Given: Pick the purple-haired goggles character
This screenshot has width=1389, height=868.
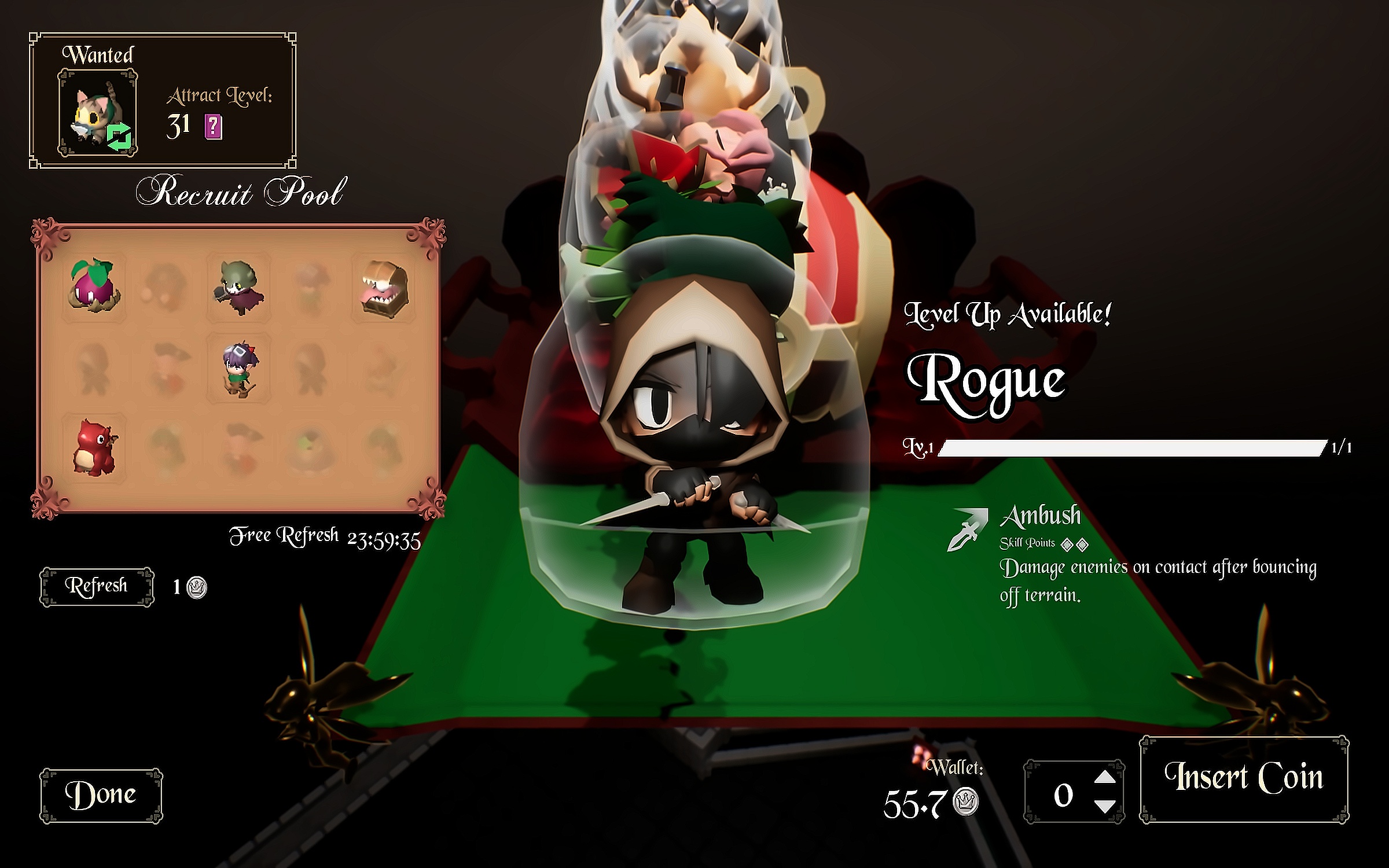Looking at the screenshot, I should 238,367.
